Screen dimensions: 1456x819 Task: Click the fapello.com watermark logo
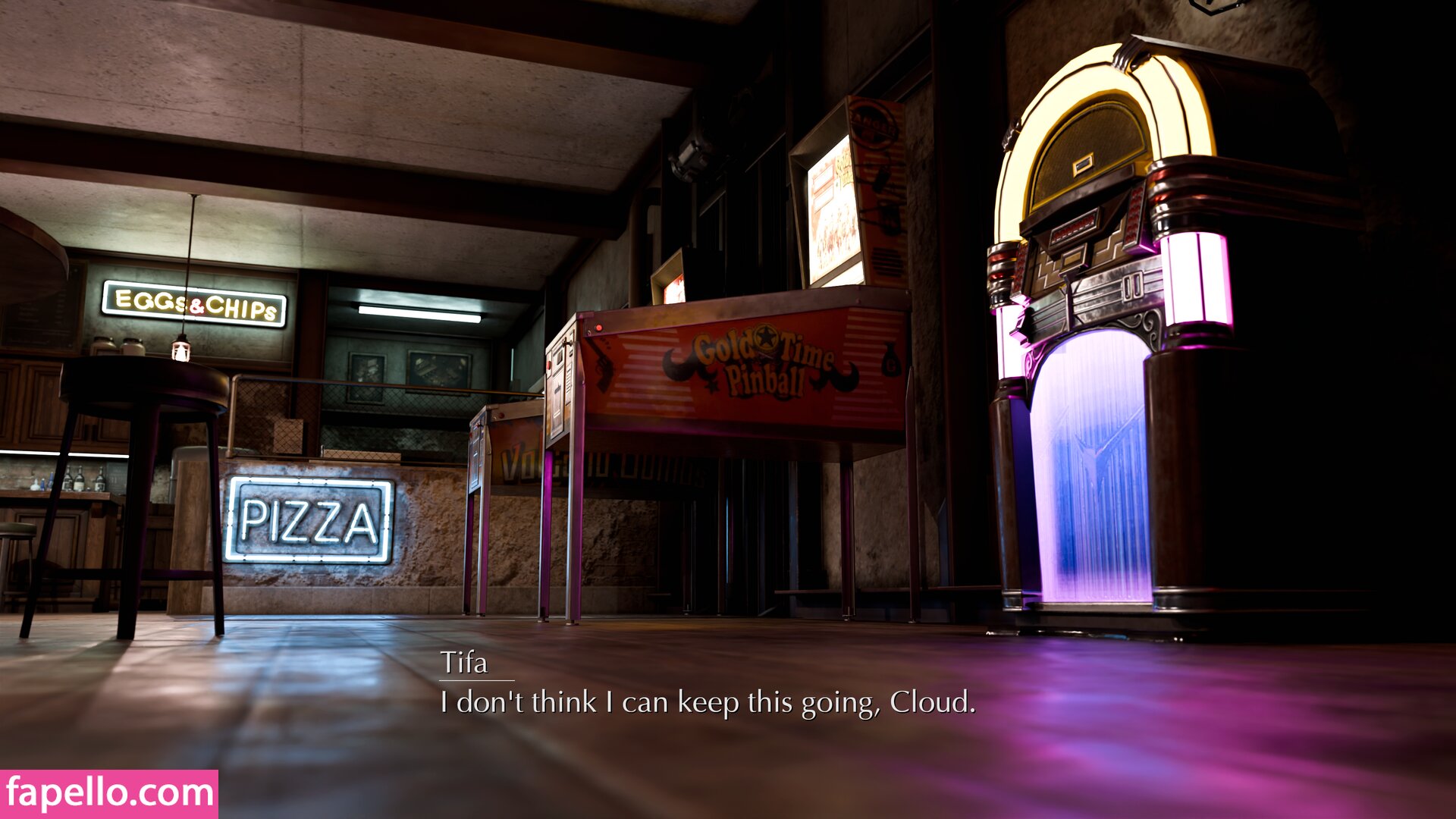pyautogui.click(x=109, y=794)
